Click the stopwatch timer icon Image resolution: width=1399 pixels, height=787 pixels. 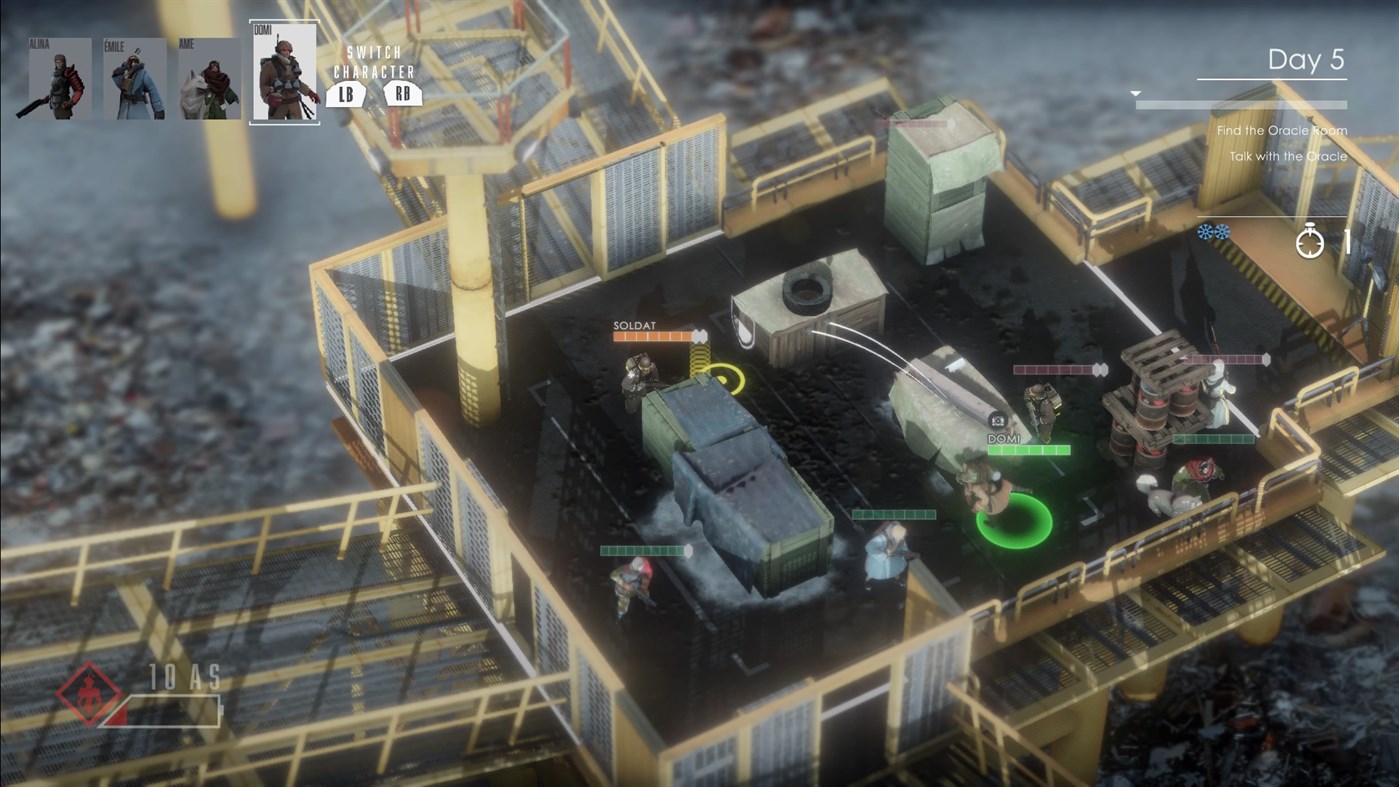pos(1310,240)
